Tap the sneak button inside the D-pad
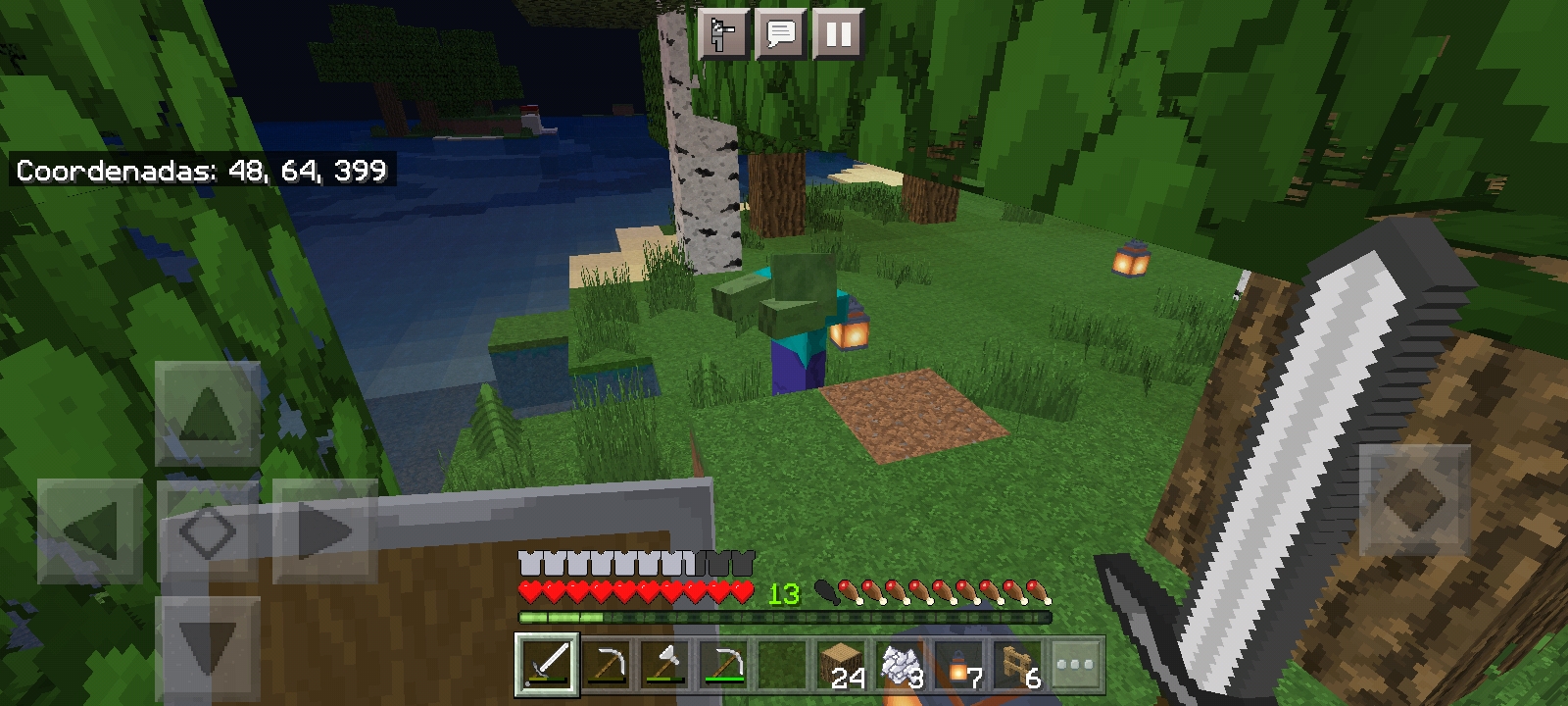 point(208,531)
